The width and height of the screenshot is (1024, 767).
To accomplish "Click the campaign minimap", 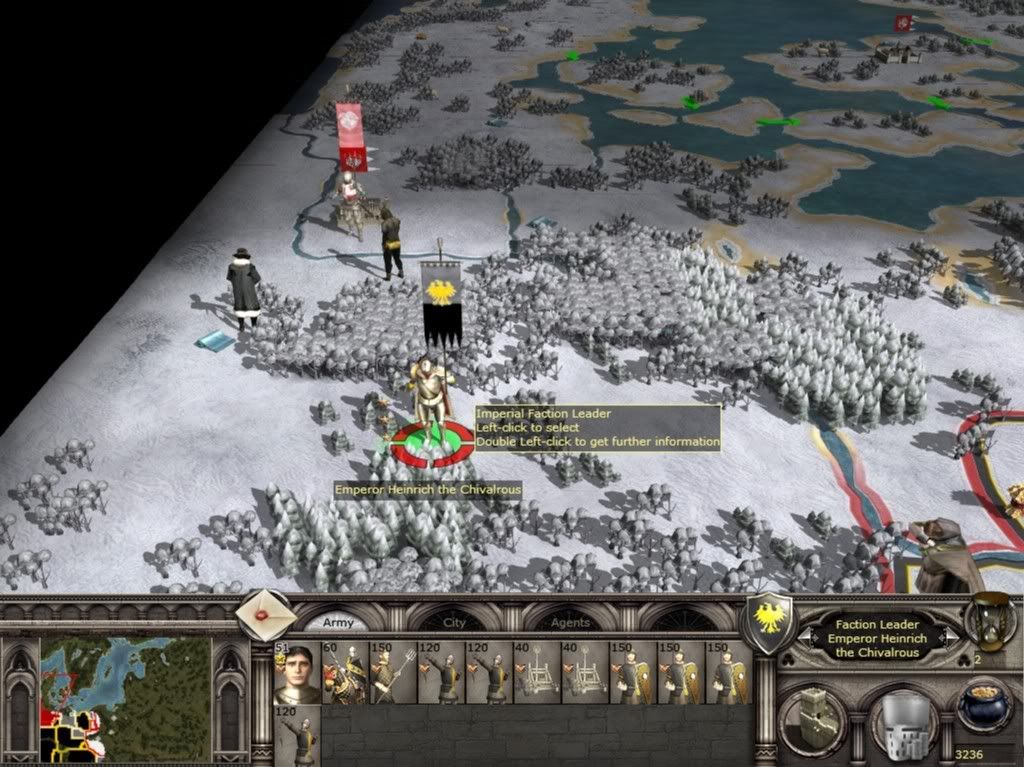I will pos(125,698).
